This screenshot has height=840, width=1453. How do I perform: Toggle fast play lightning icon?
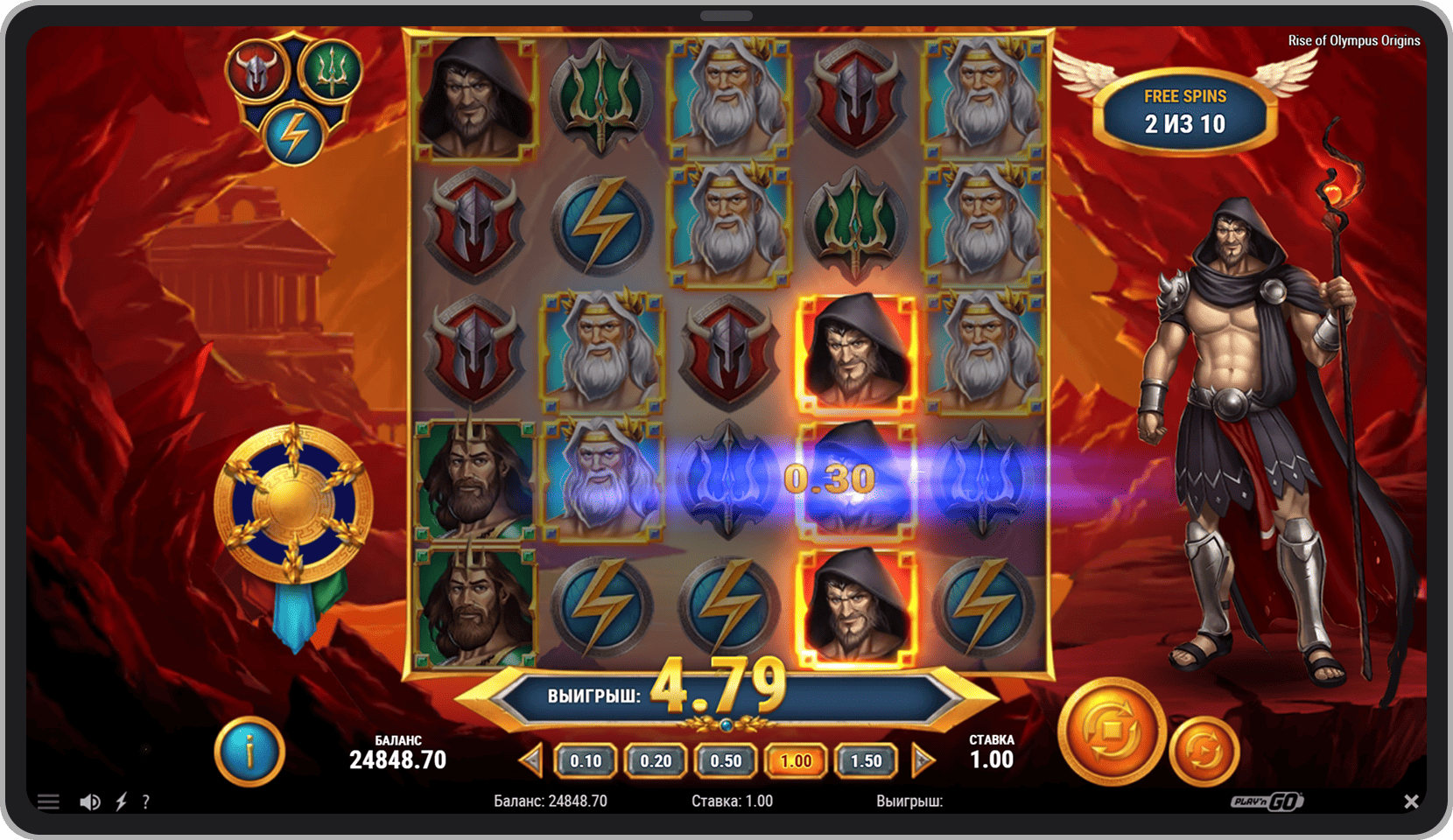(122, 801)
